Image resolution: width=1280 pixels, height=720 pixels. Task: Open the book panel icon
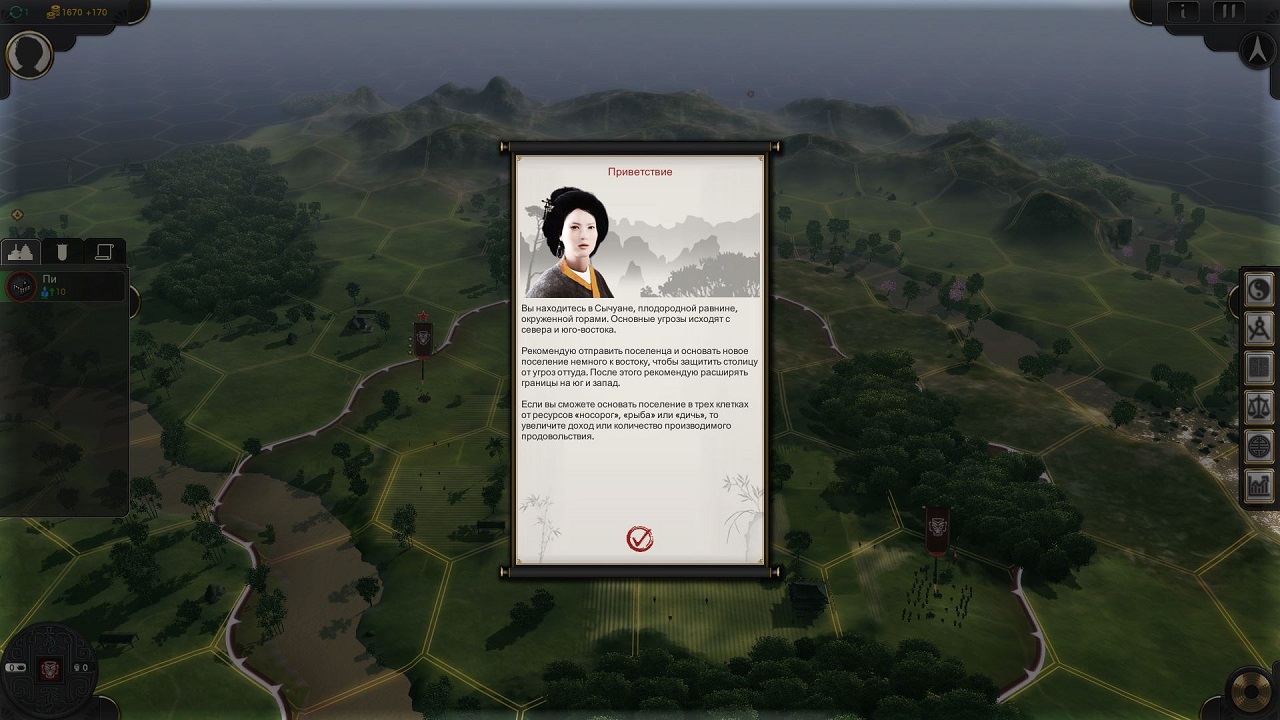(1258, 368)
